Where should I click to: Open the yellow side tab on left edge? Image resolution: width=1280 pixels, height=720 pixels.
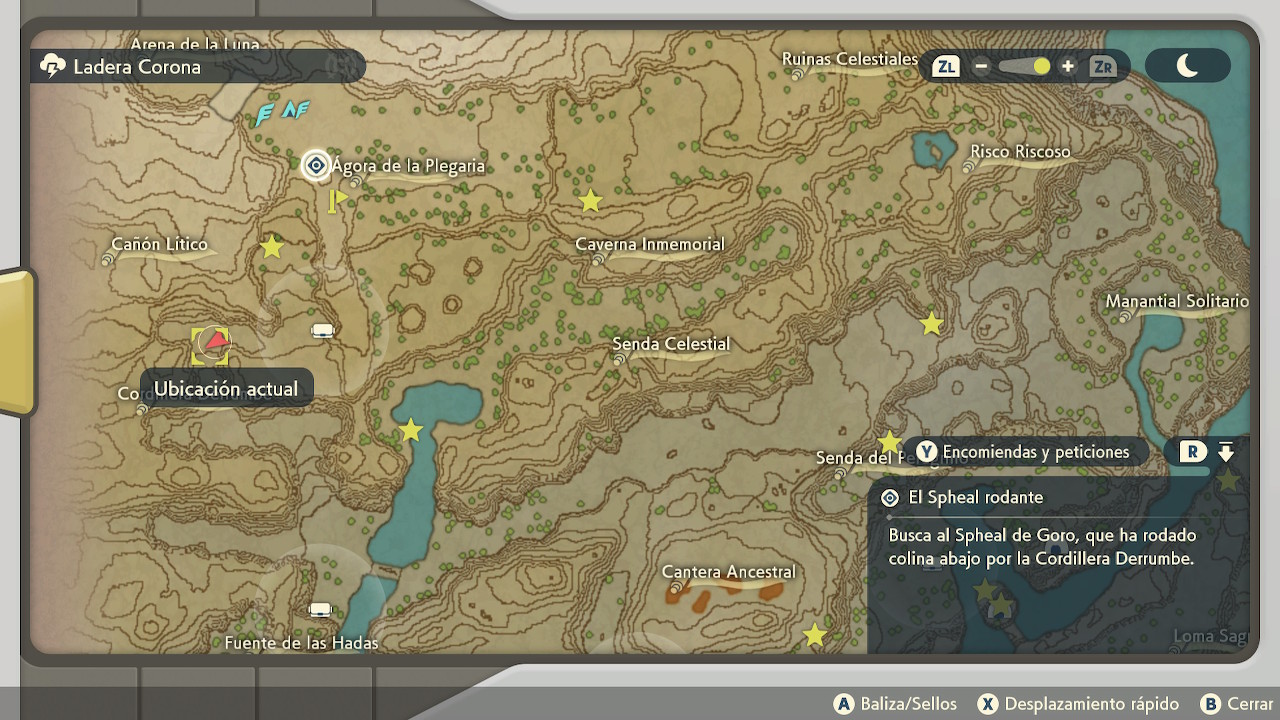(x=16, y=342)
